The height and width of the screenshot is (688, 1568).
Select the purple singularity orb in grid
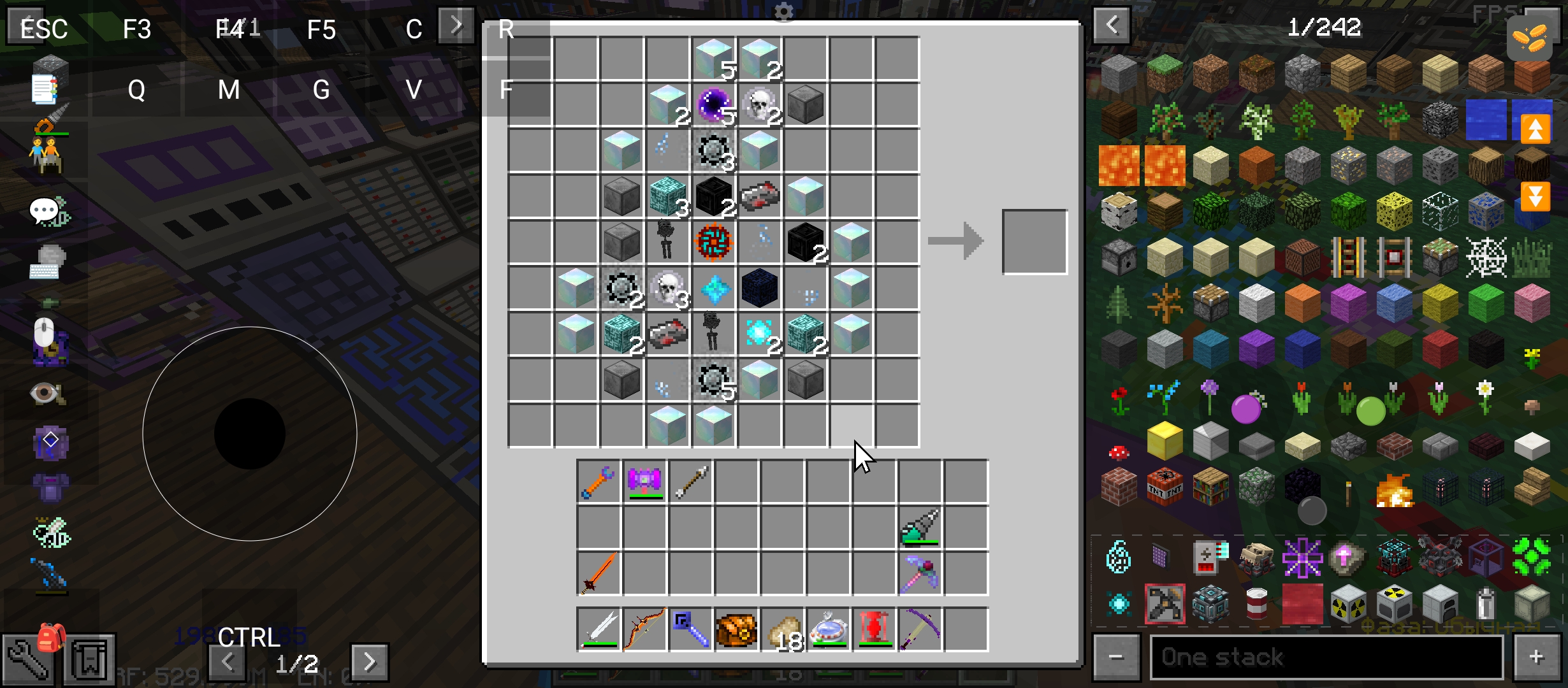click(714, 105)
